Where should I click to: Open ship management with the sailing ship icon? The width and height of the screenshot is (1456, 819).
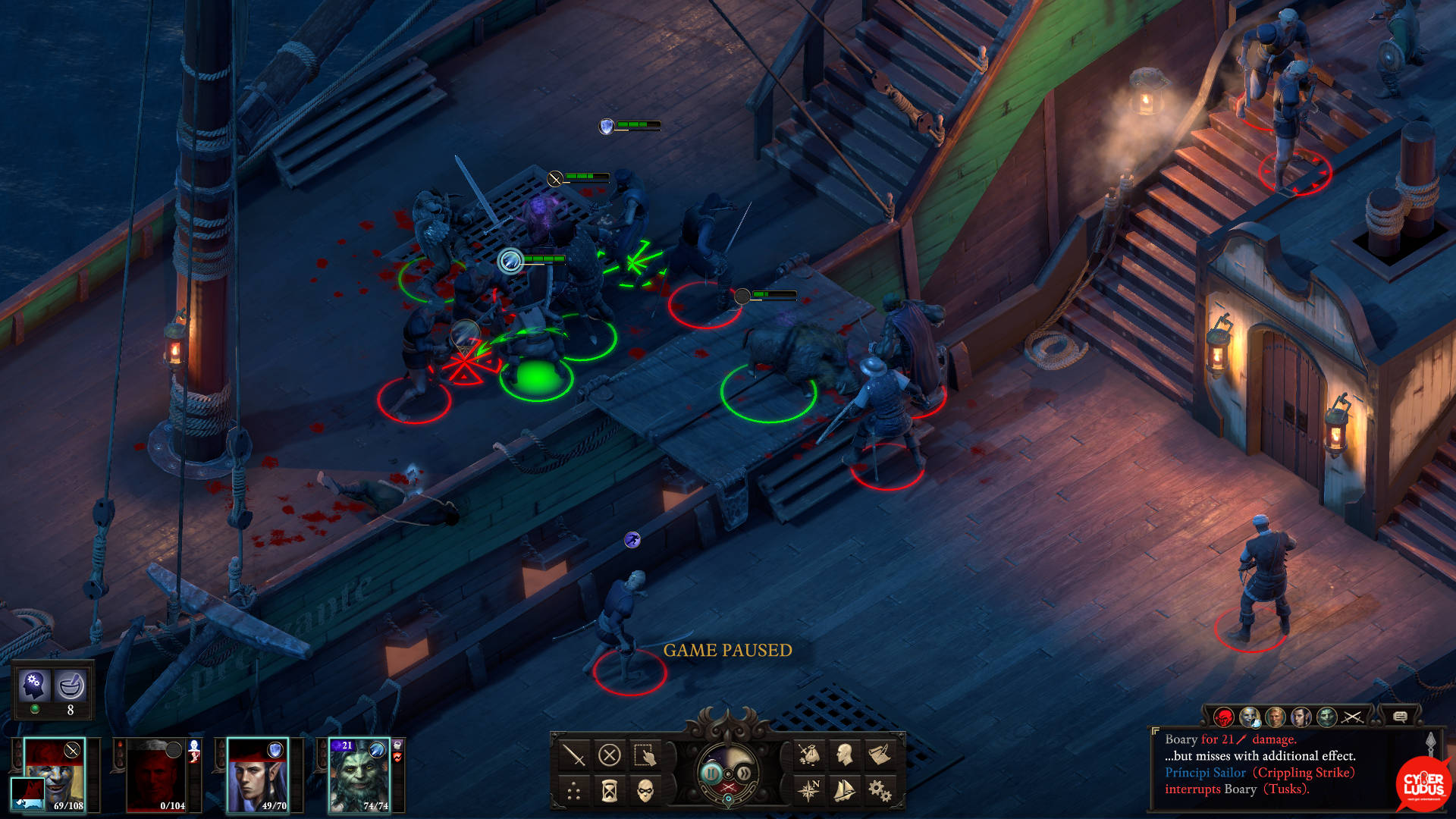(845, 792)
